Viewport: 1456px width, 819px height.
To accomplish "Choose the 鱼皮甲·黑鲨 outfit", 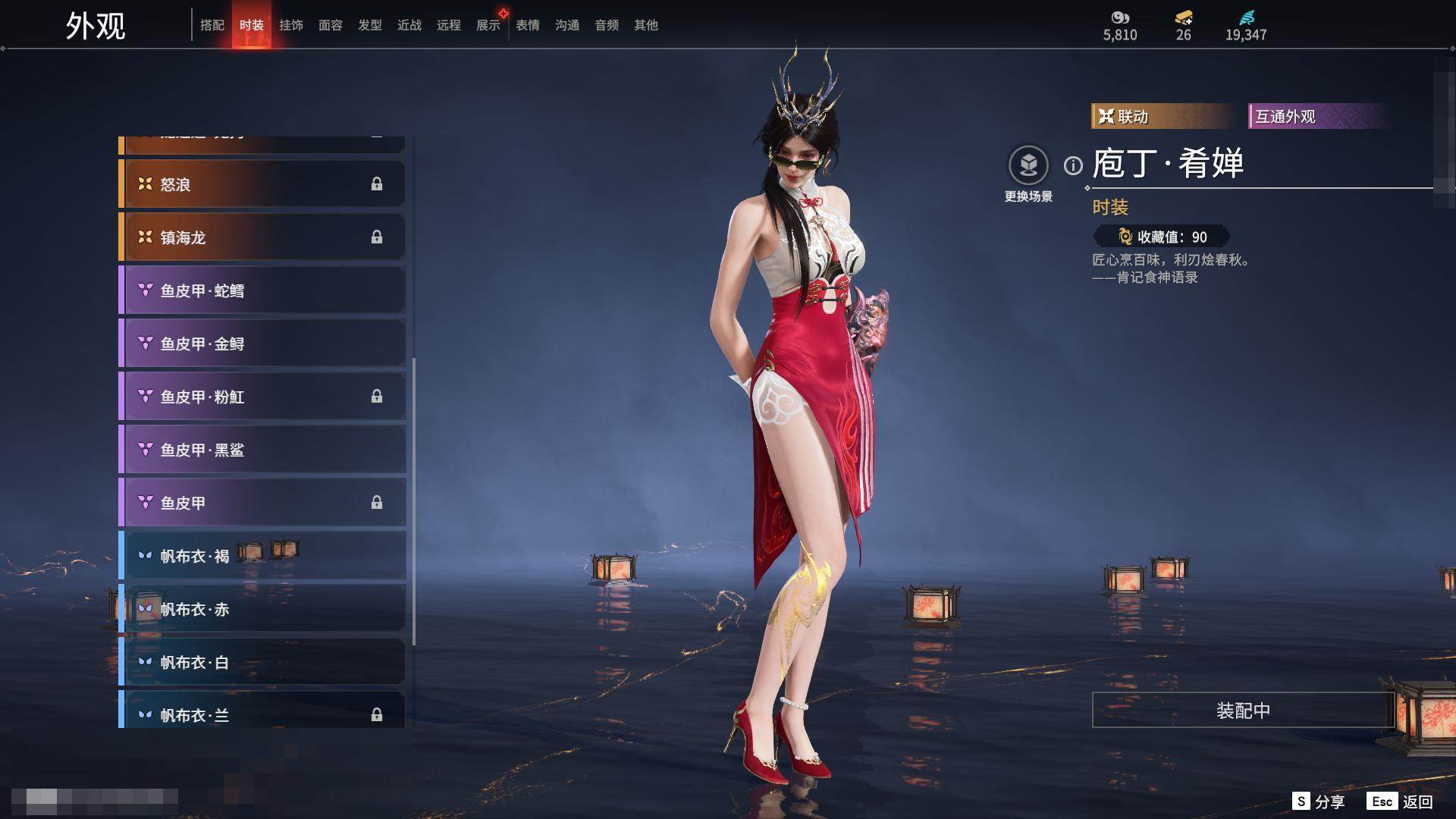I will point(262,450).
